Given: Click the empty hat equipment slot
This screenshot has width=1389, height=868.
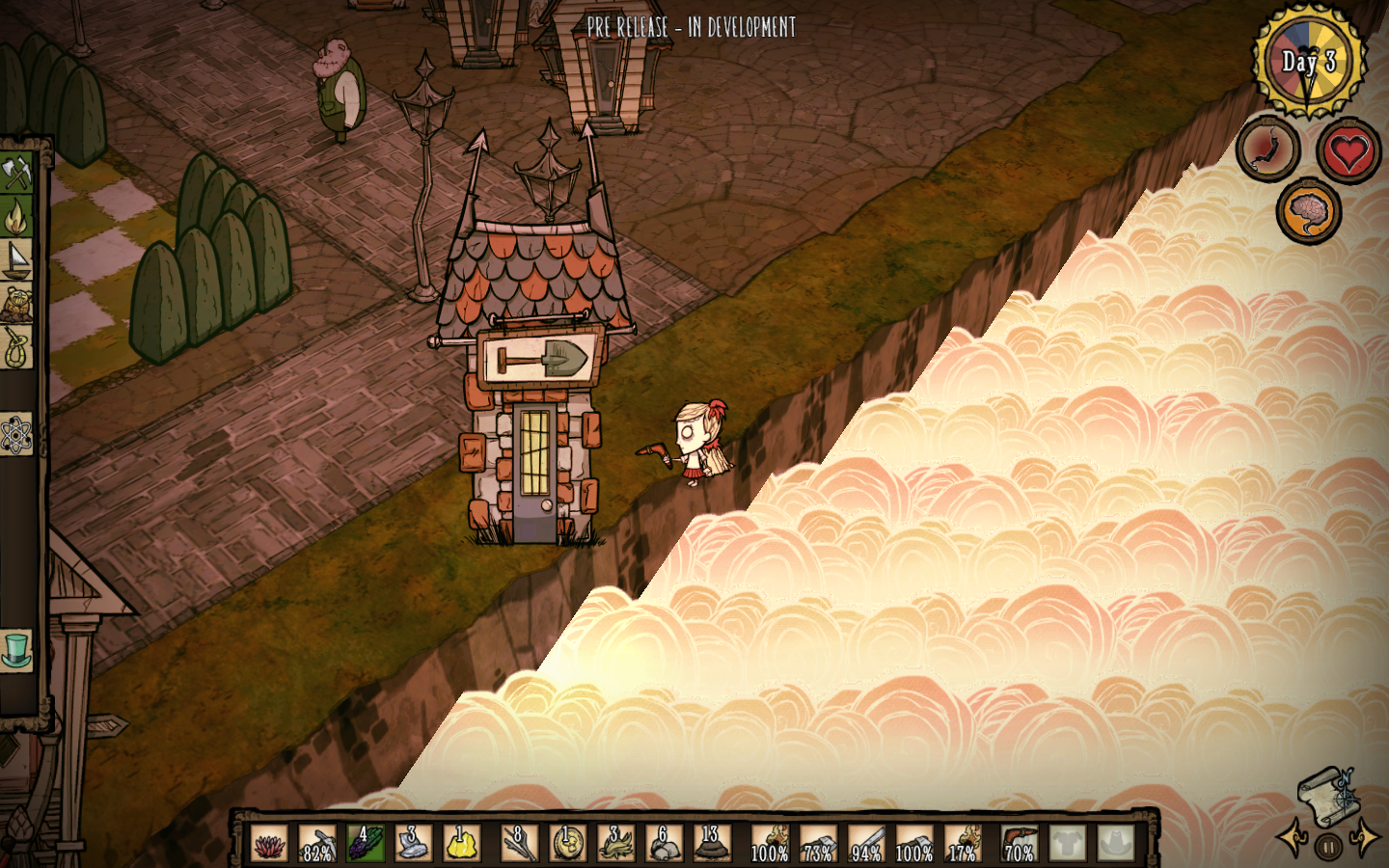Looking at the screenshot, I should coord(1116,842).
